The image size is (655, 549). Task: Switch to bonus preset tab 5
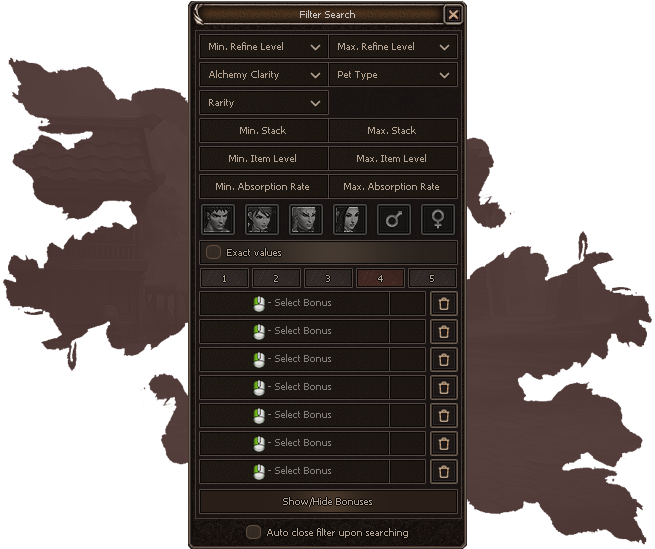tap(432, 279)
